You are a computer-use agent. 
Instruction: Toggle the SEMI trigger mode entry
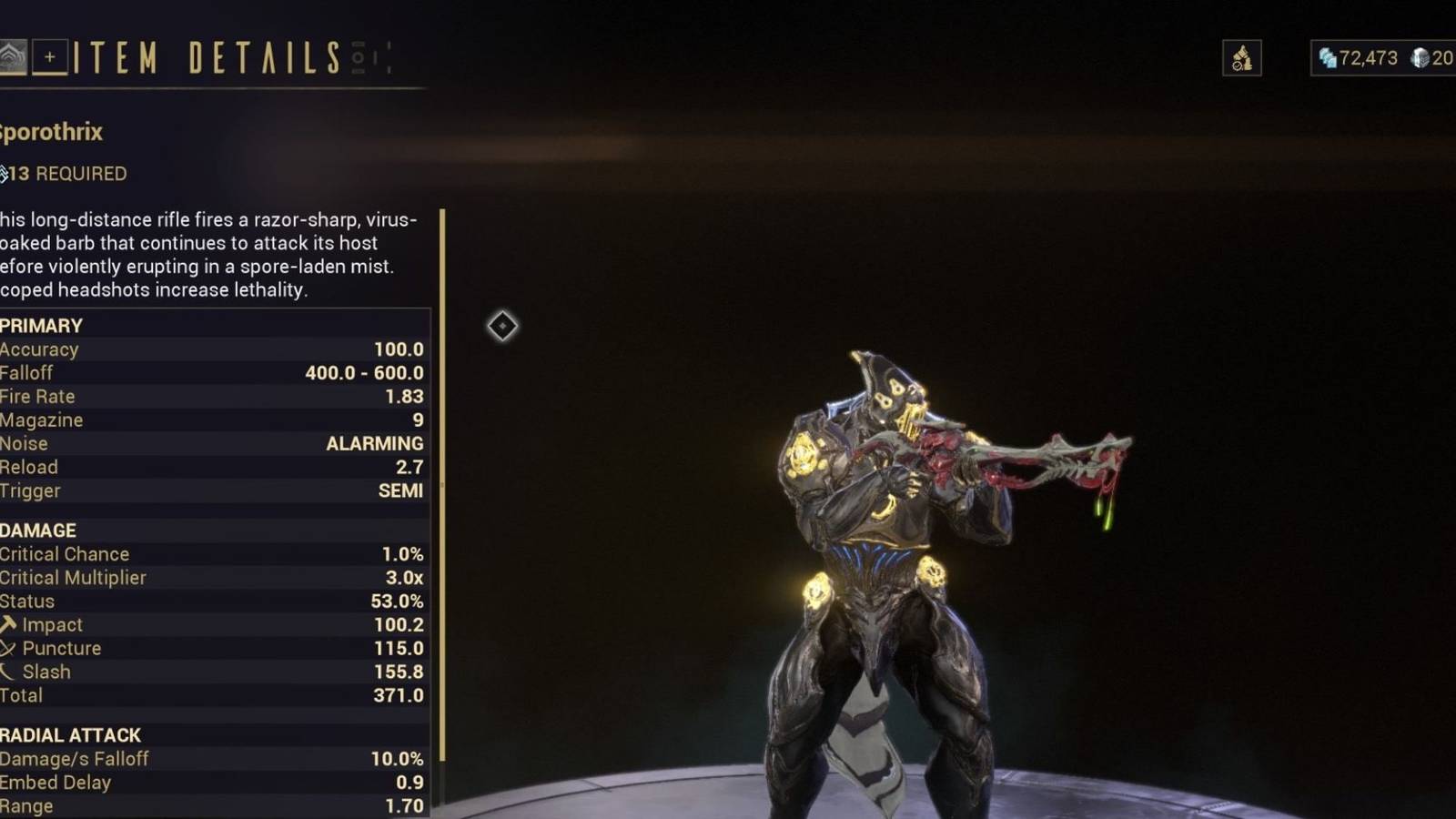click(209, 490)
